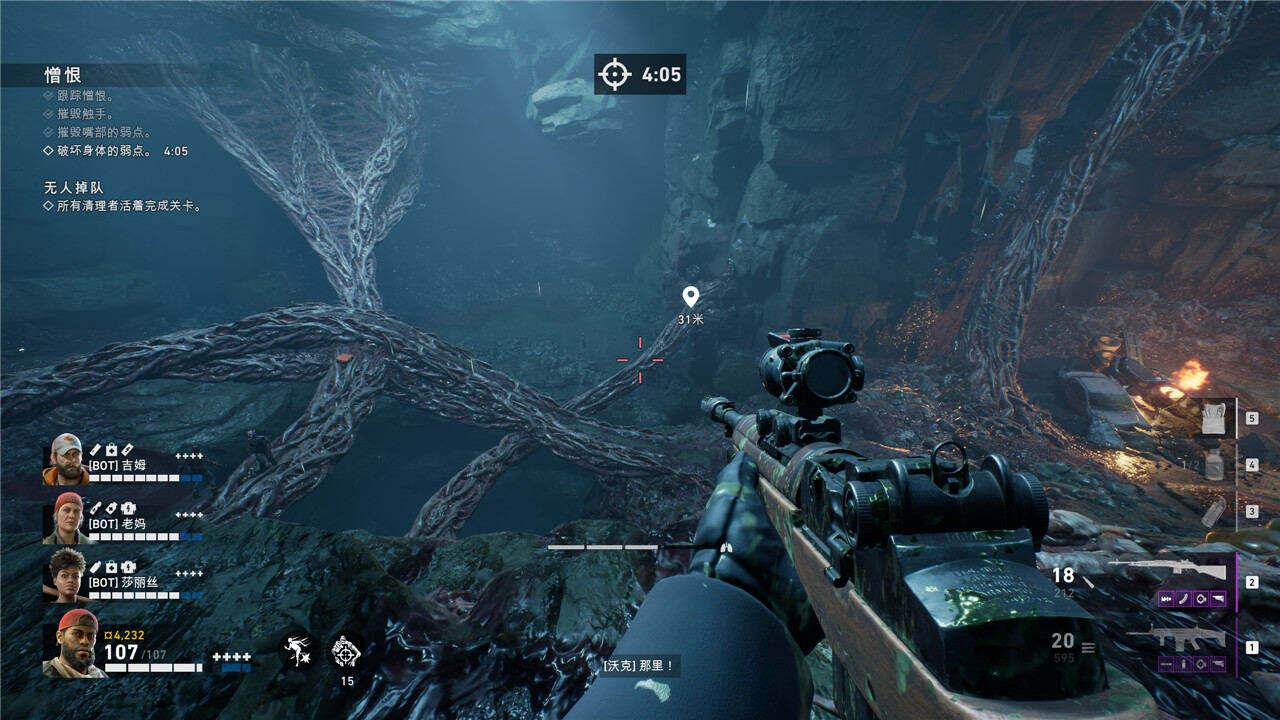Activate the crosshair ability icon showing 15

(x=348, y=650)
